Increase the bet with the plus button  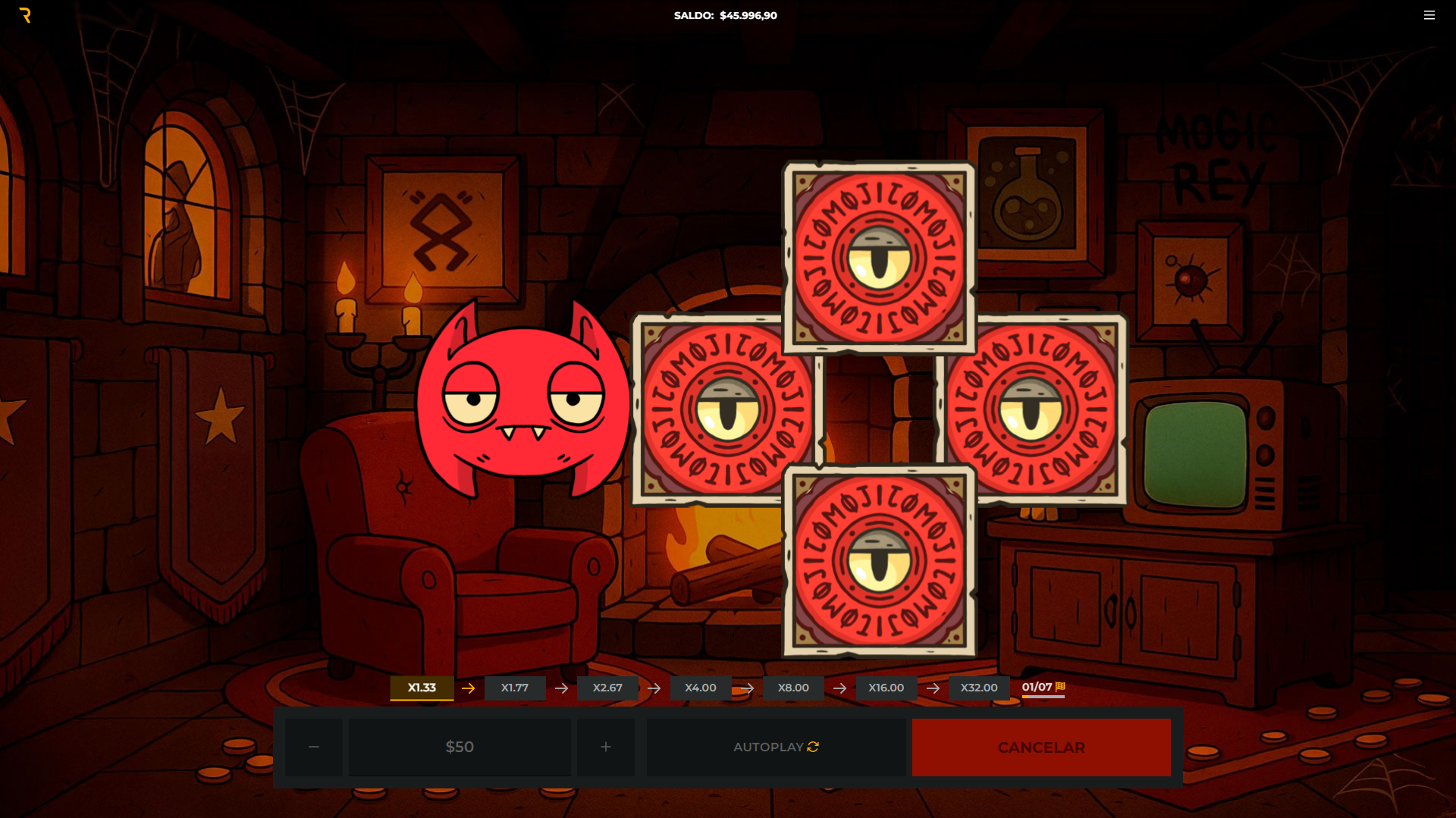605,747
